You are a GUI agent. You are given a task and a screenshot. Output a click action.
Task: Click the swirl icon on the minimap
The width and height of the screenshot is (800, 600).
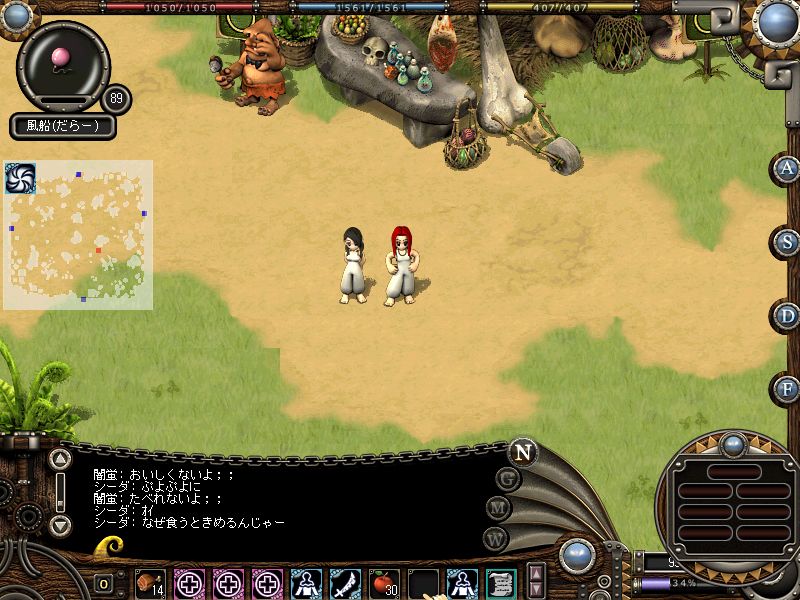[20, 178]
